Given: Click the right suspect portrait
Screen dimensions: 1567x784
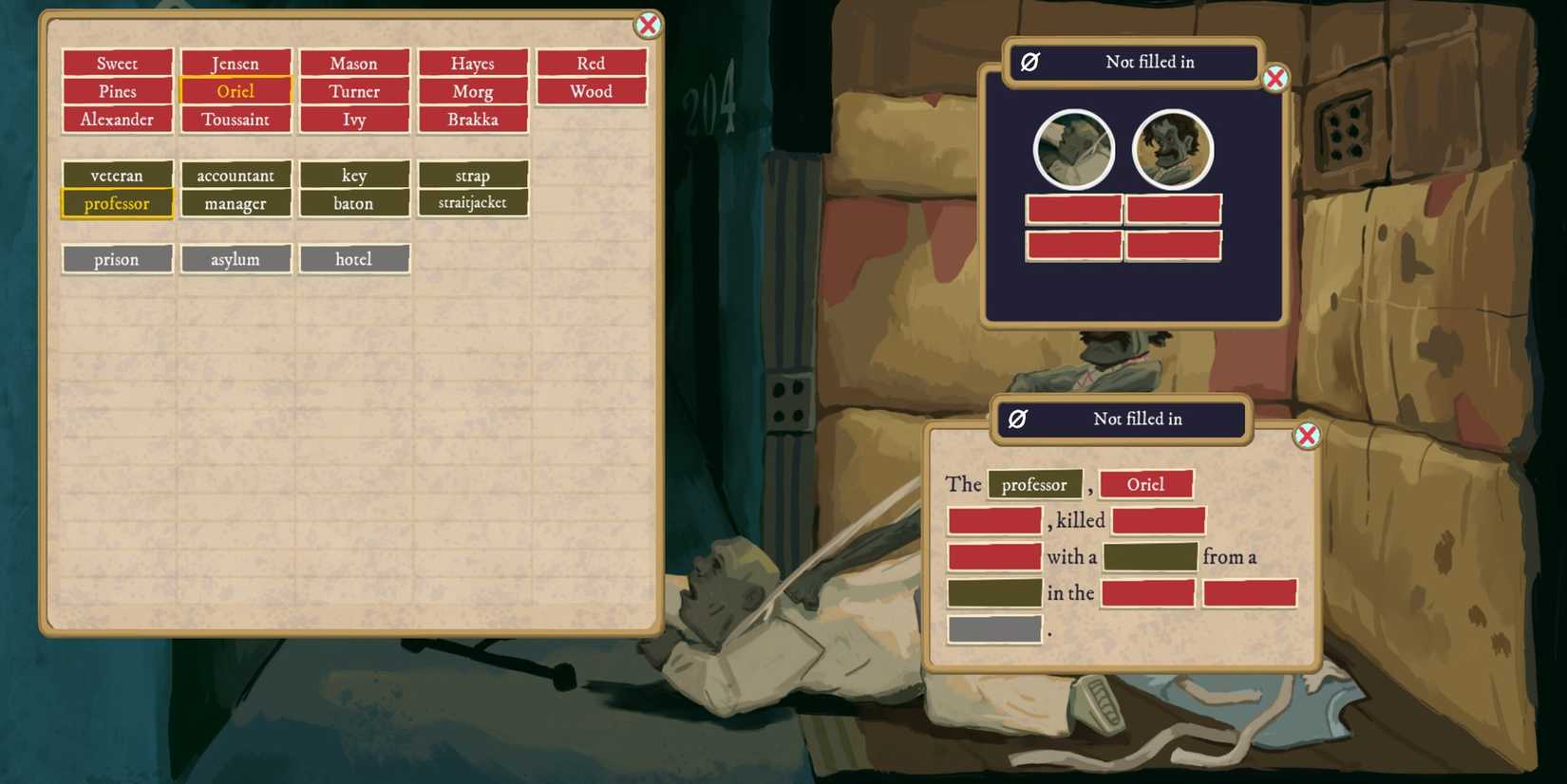Looking at the screenshot, I should pyautogui.click(x=1173, y=148).
